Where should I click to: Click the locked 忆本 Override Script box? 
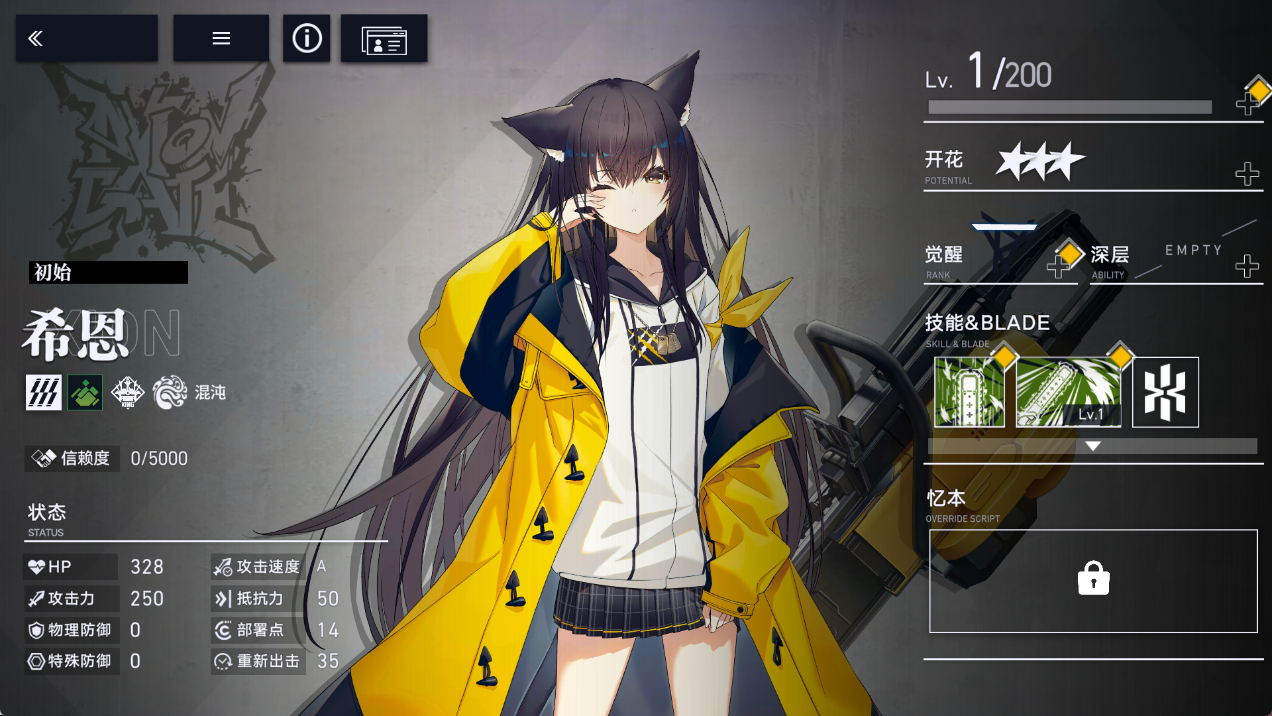pyautogui.click(x=1093, y=580)
